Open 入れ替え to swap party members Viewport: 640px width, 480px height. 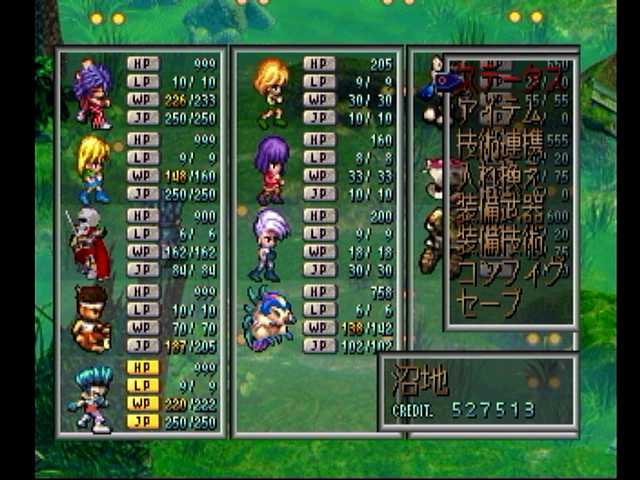[x=500, y=176]
